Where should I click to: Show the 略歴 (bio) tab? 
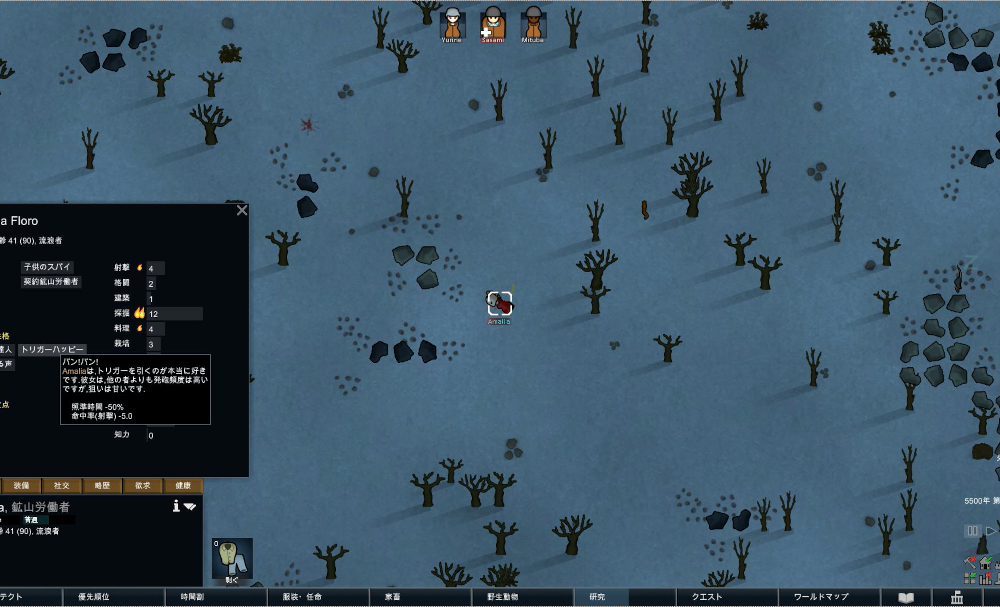point(102,485)
